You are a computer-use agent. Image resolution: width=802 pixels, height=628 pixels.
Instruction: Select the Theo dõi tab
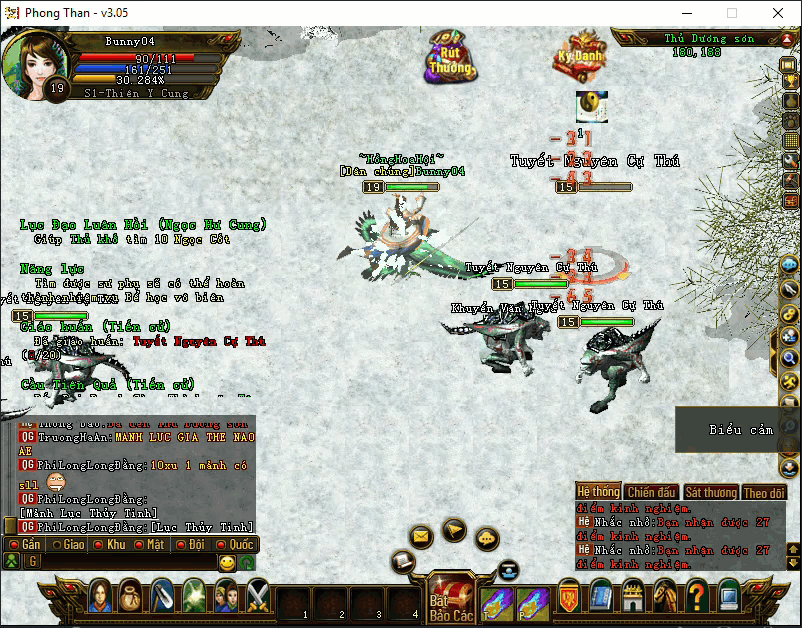pos(764,492)
